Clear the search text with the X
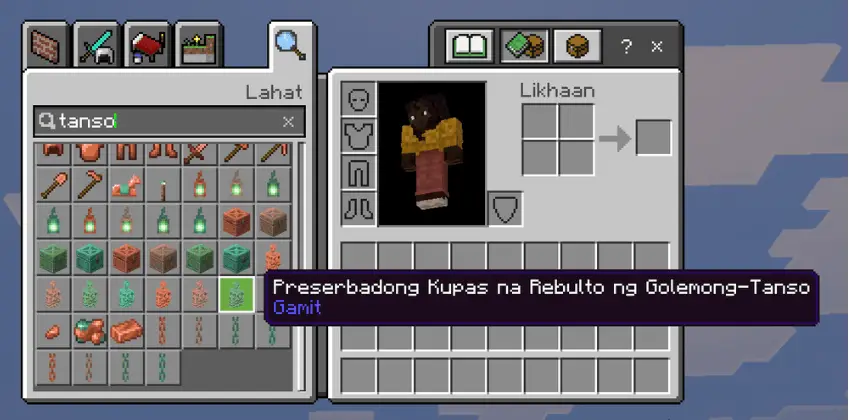 pyautogui.click(x=288, y=121)
